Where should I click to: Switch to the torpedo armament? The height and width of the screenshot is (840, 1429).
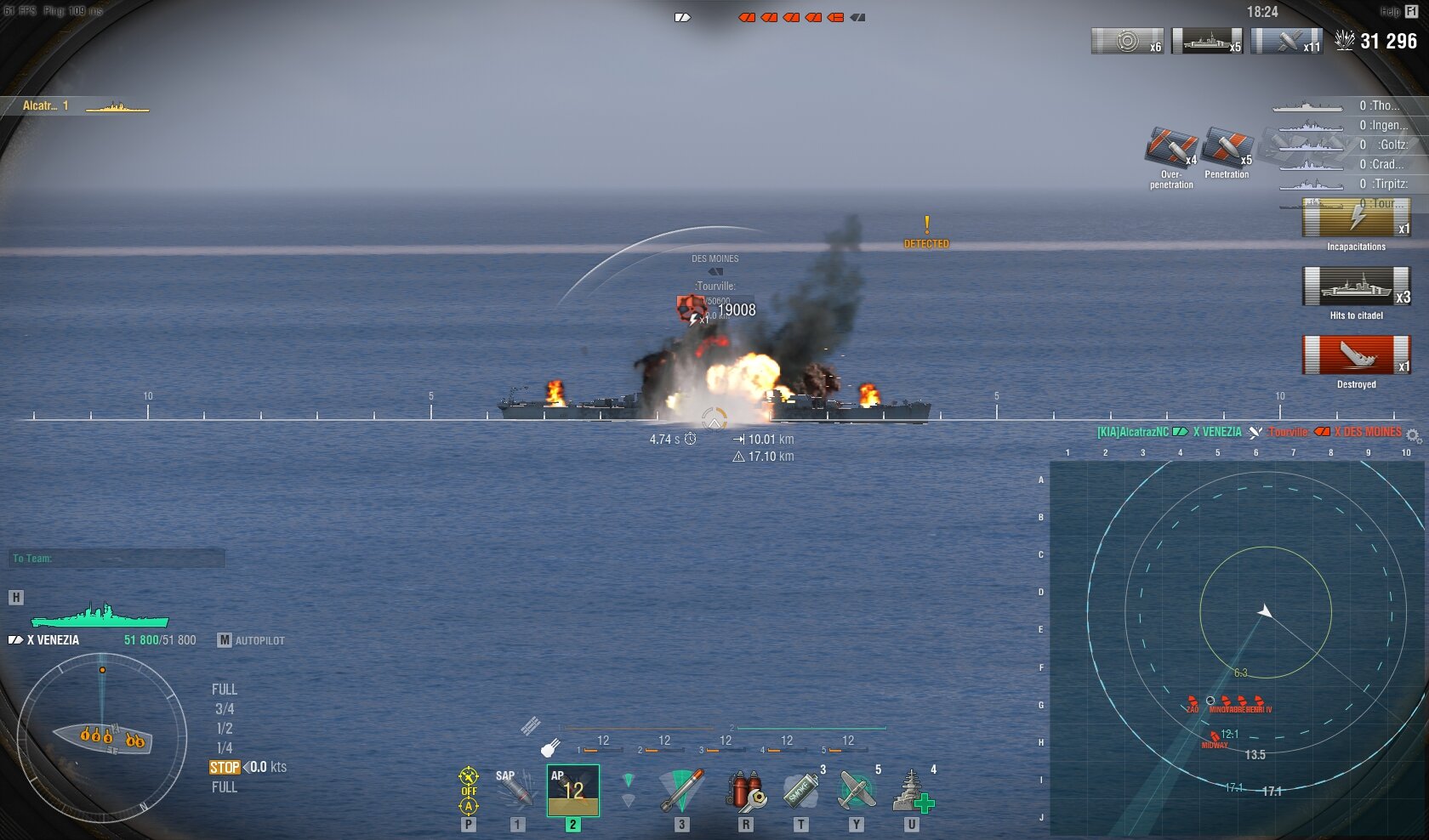click(681, 791)
